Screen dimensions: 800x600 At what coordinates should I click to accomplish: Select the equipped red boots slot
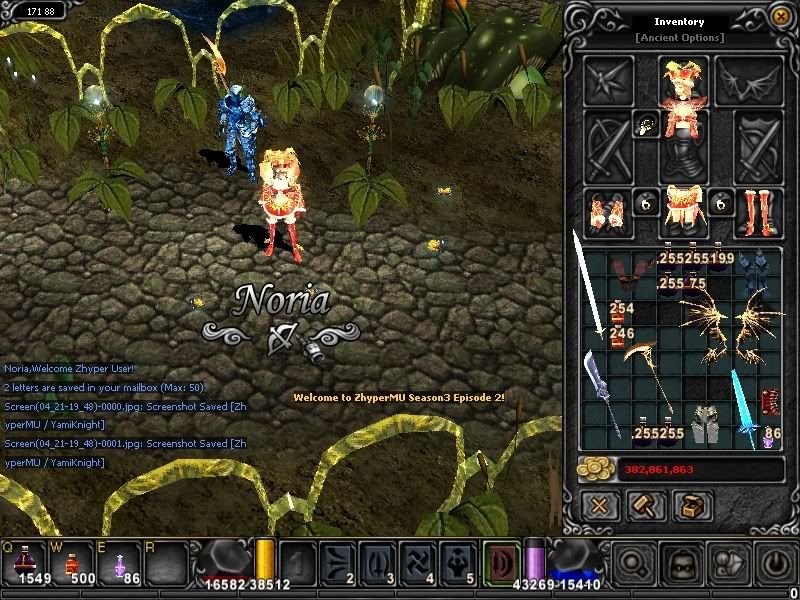point(759,212)
